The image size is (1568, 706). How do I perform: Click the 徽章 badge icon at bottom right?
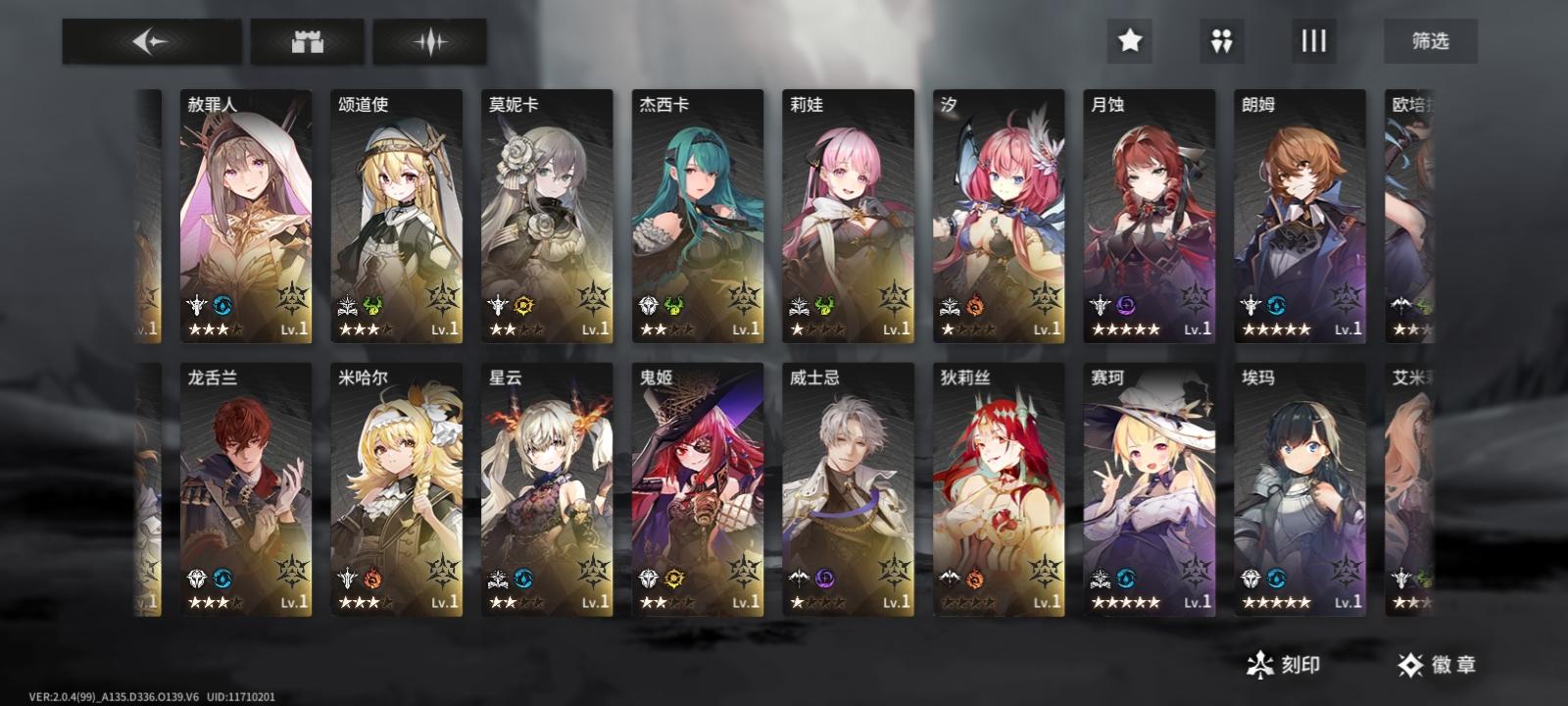pos(1409,663)
